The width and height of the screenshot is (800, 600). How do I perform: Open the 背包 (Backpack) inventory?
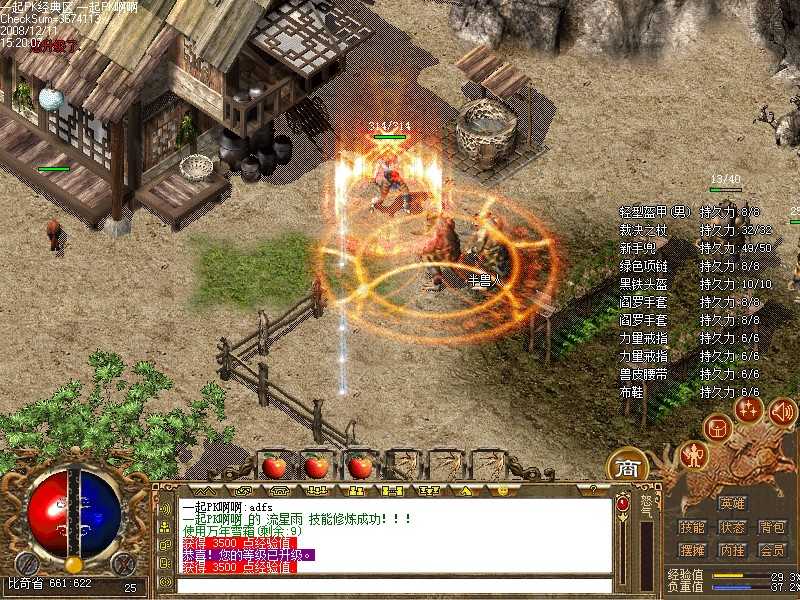click(x=771, y=527)
